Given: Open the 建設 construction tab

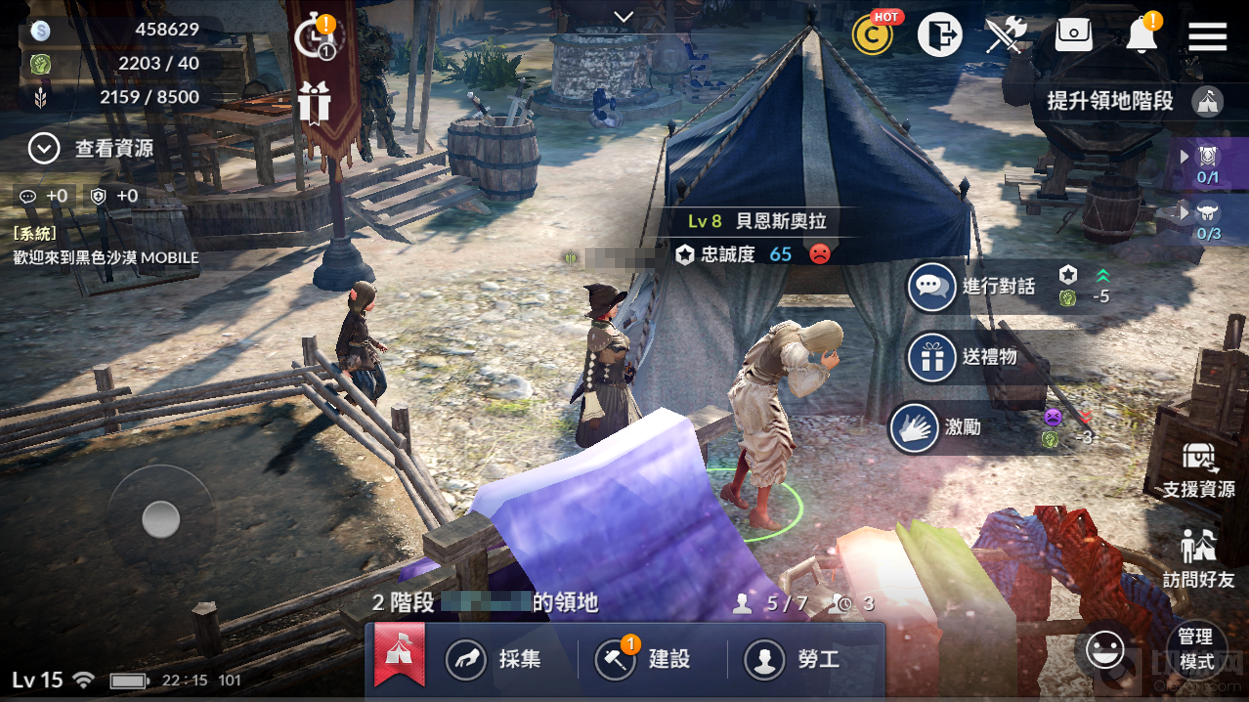Looking at the screenshot, I should pyautogui.click(x=644, y=660).
